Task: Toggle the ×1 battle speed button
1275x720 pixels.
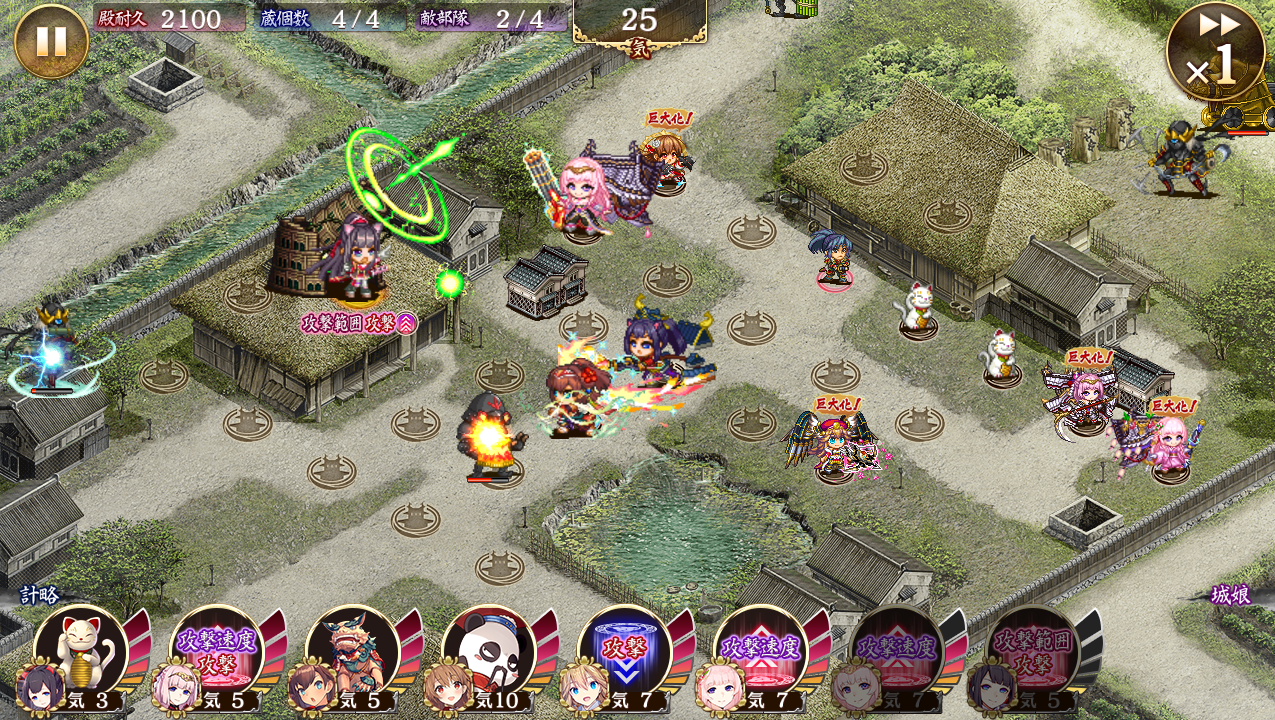Action: 1214,52
